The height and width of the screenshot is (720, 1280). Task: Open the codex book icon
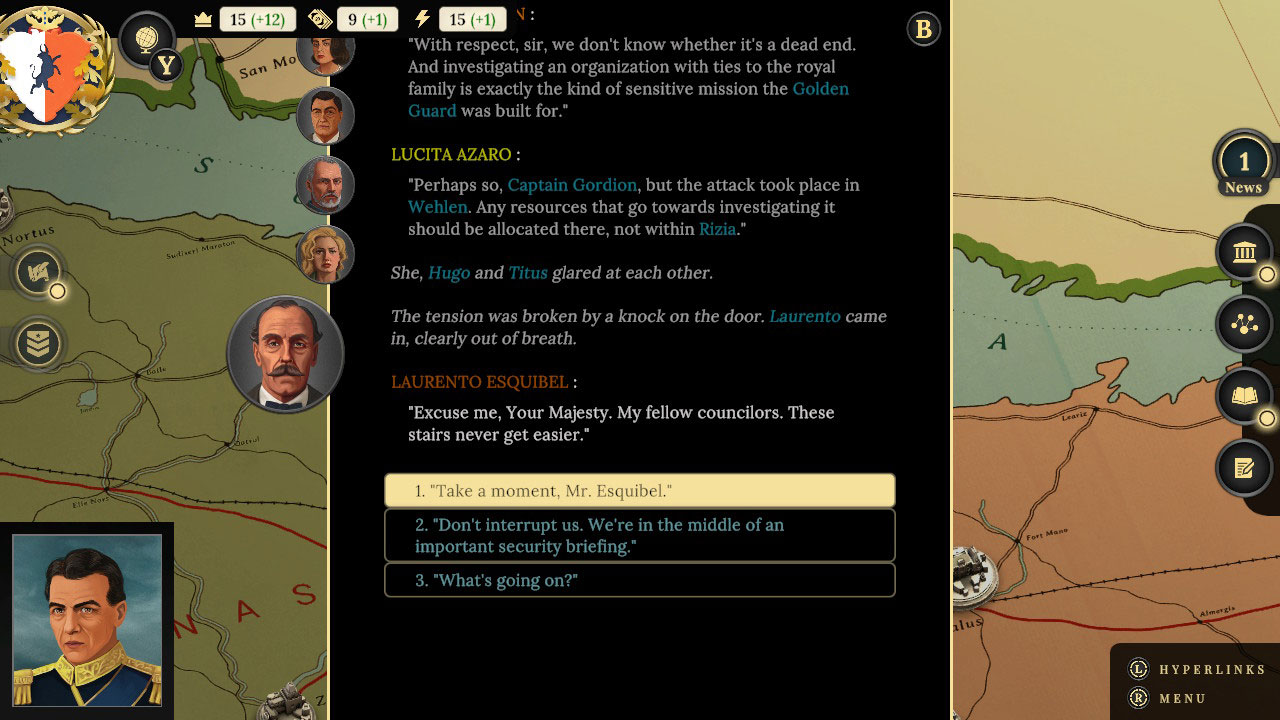coord(1244,396)
